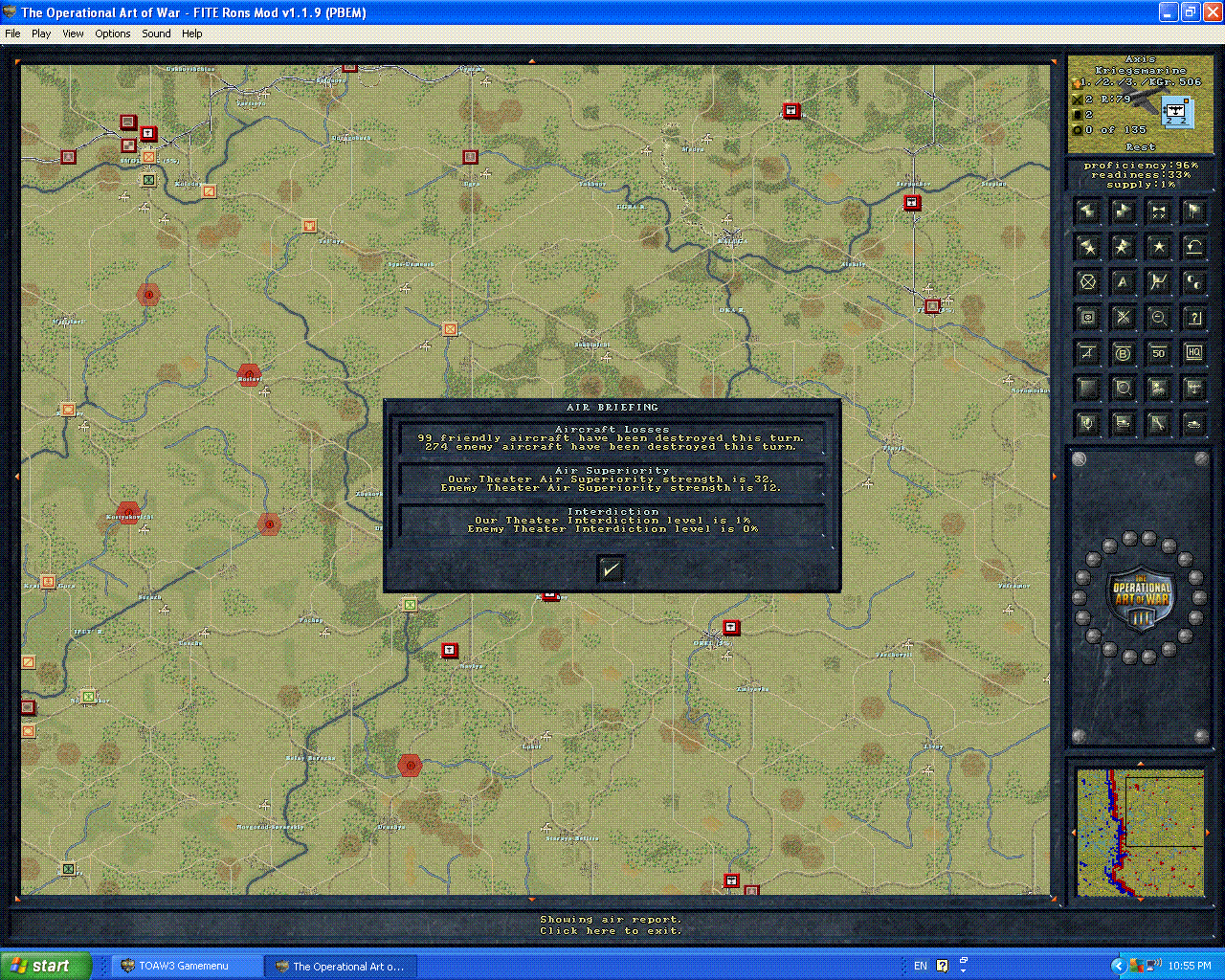Click the microphone icon in the sidebar
Screen dimensions: 1225x980
pos(1087,423)
